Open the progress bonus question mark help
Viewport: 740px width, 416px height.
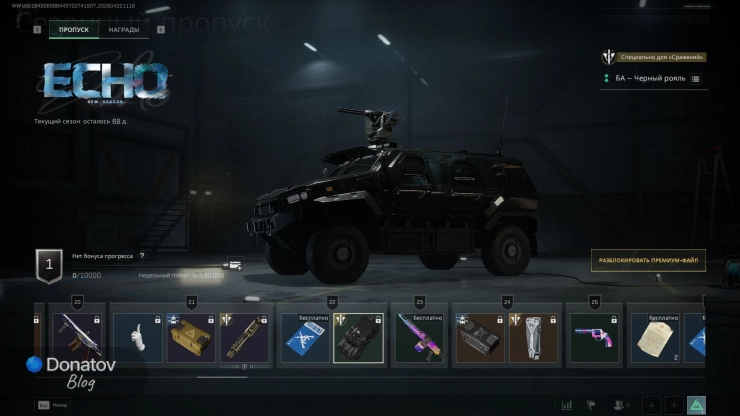tap(142, 256)
